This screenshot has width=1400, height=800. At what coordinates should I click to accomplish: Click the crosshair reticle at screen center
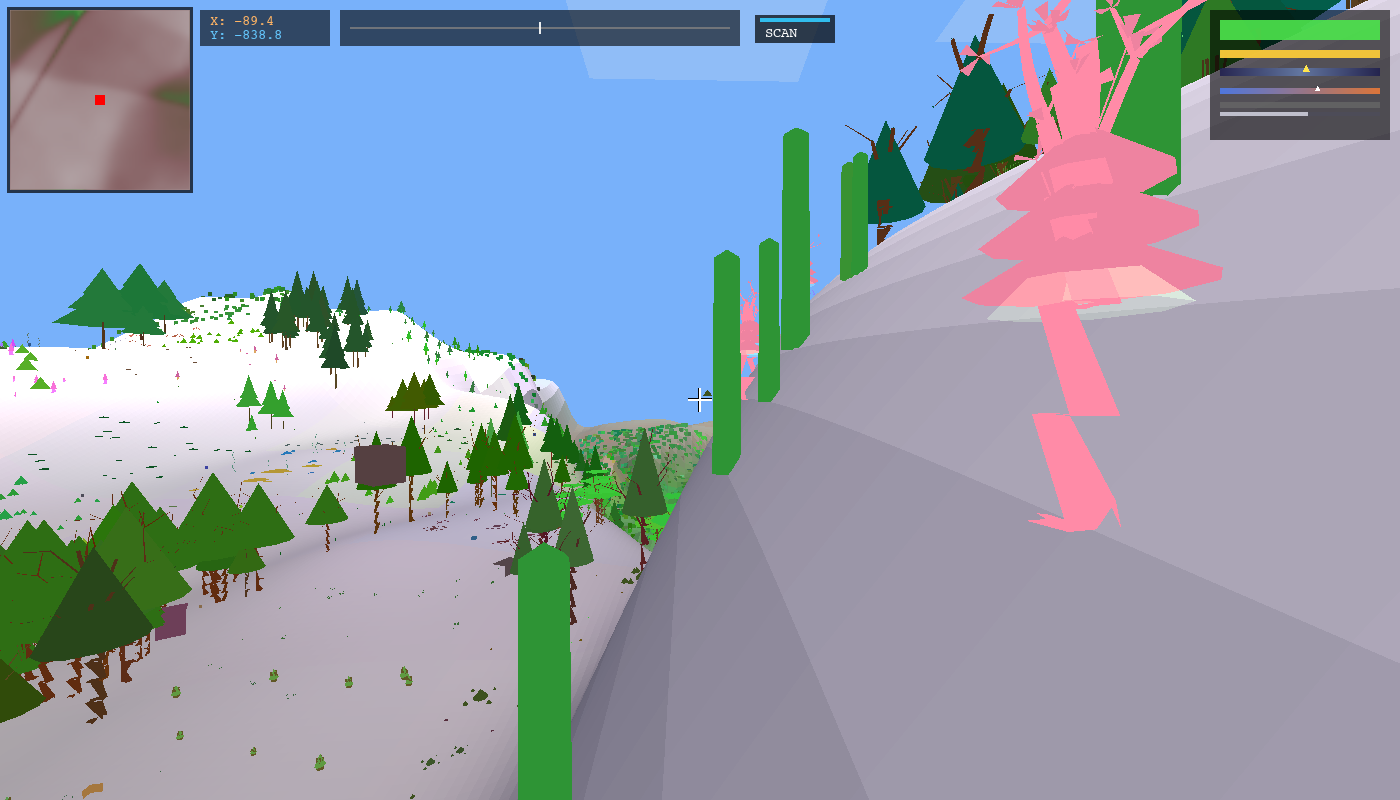pos(700,399)
